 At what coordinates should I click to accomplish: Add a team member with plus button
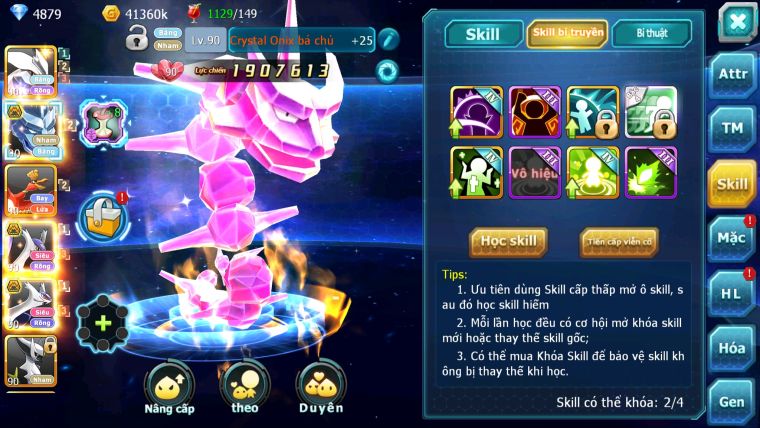(x=102, y=322)
